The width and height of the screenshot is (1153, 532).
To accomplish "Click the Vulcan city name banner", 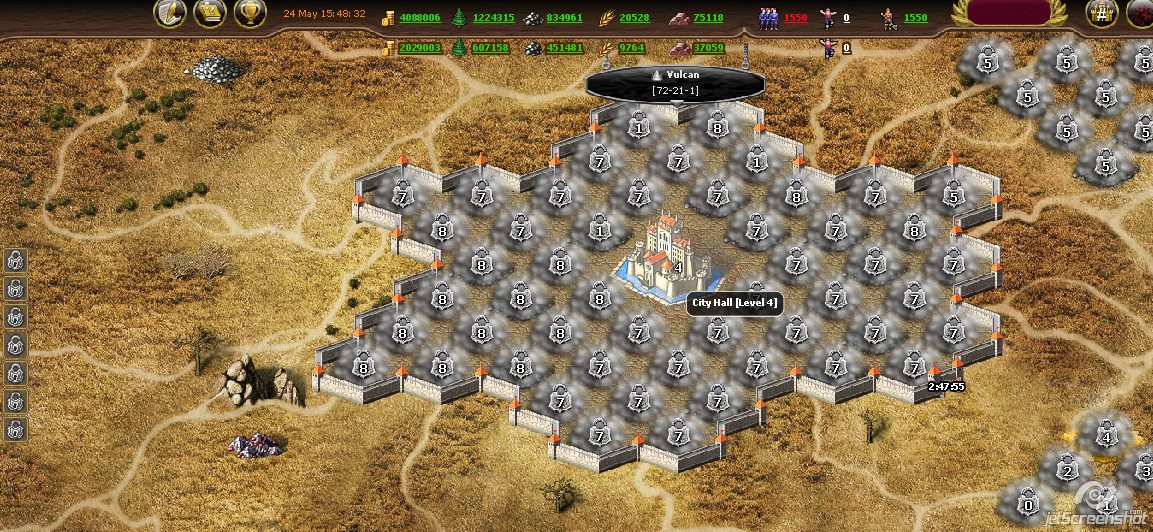I will (676, 82).
